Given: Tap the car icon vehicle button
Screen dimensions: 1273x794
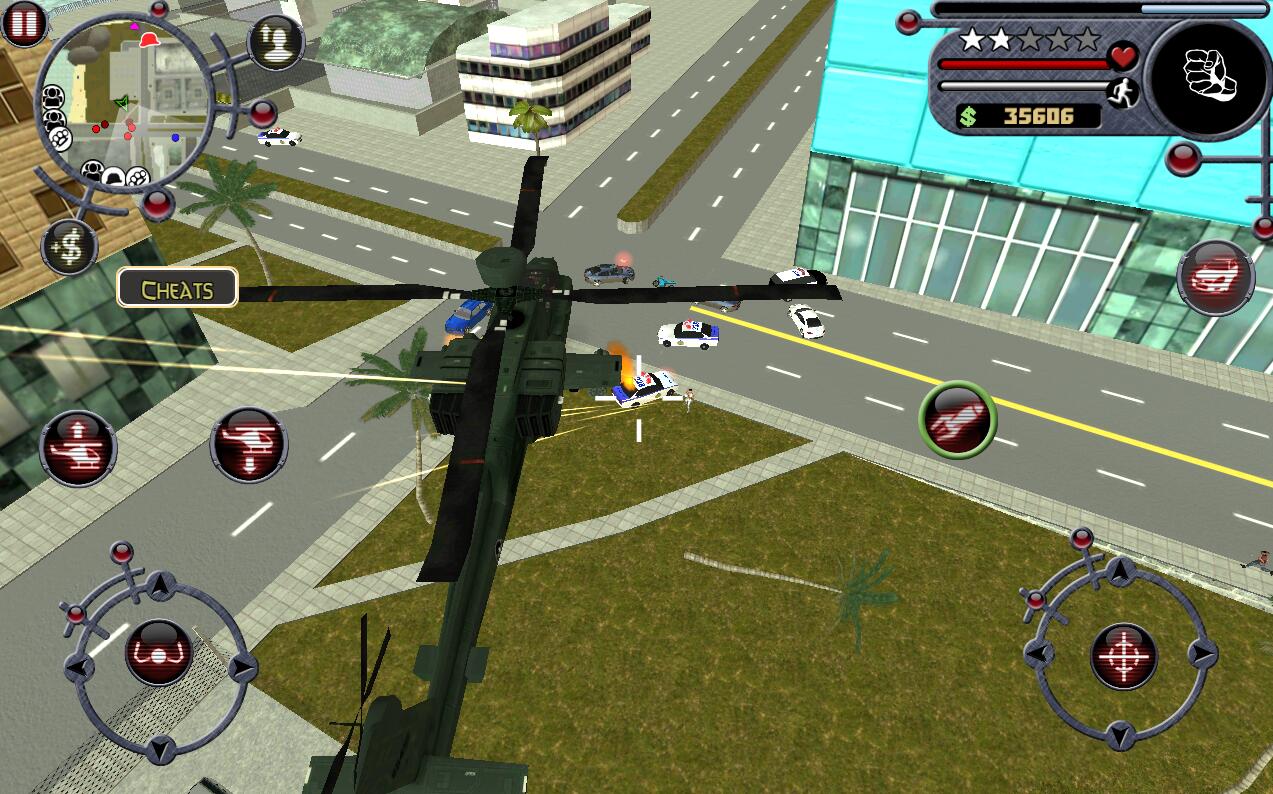Looking at the screenshot, I should click(x=1215, y=277).
